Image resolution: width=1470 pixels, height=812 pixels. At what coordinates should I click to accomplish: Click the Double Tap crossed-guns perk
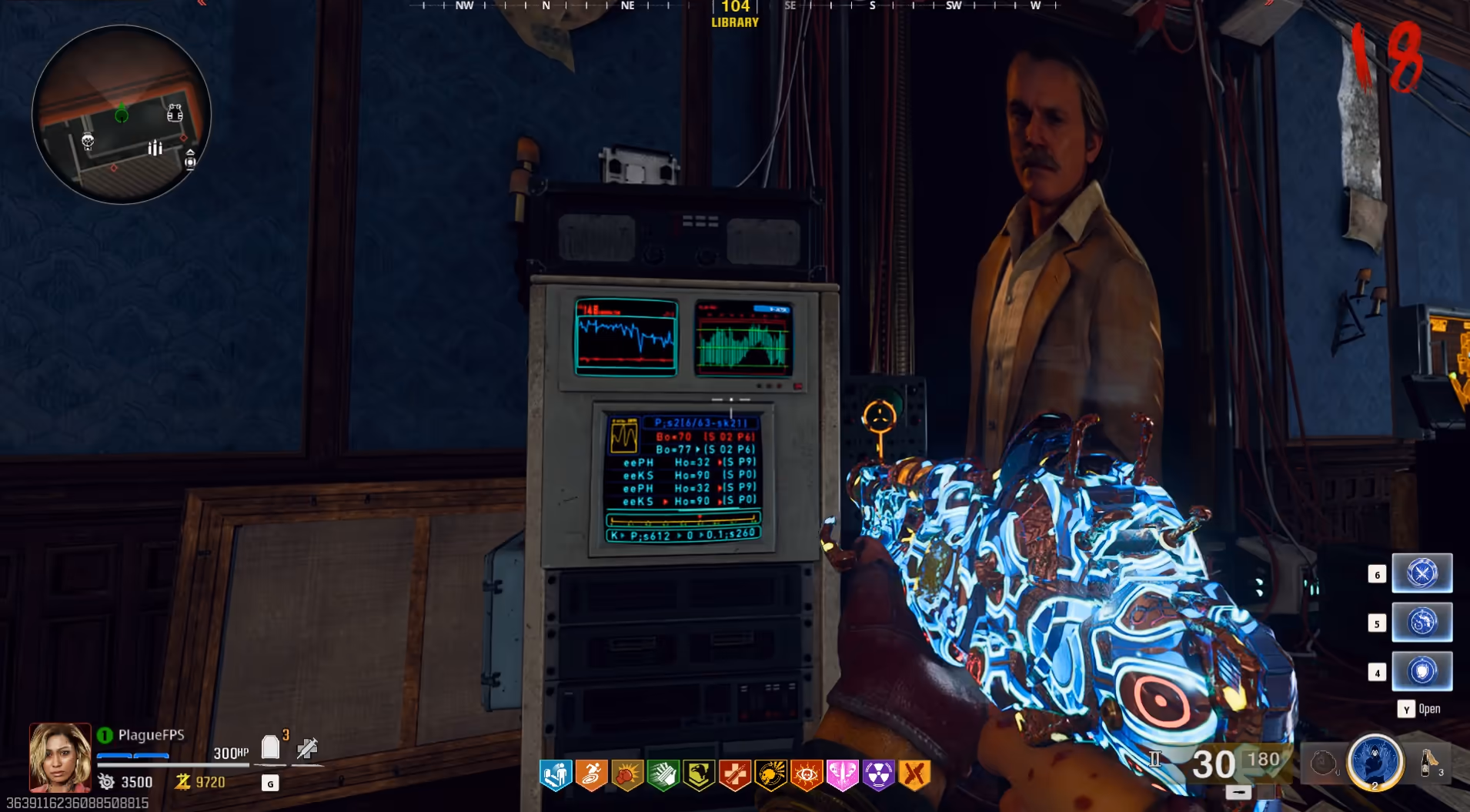pyautogui.click(x=914, y=775)
